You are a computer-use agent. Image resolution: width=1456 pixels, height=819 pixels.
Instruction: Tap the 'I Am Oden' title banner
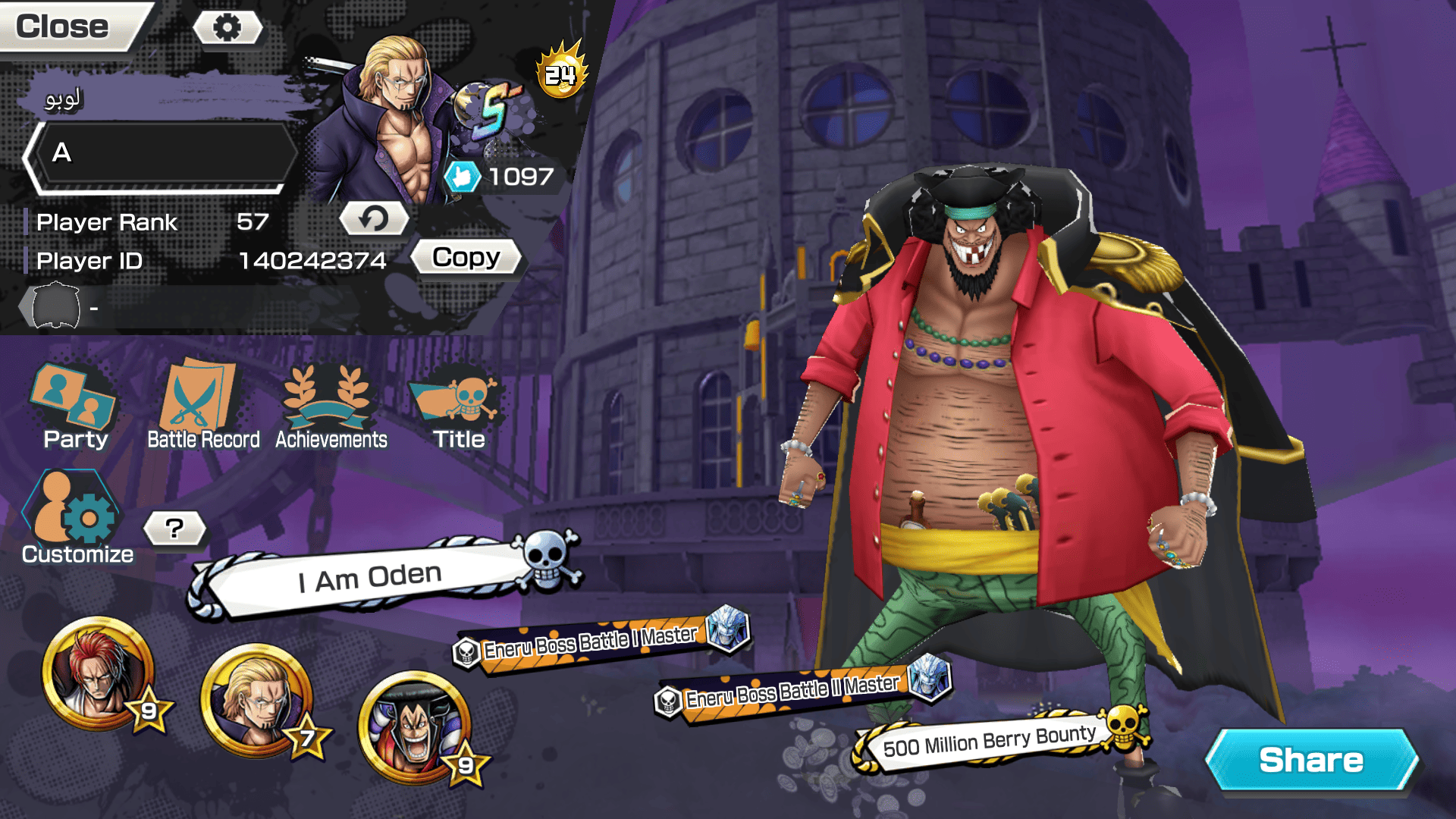[370, 578]
